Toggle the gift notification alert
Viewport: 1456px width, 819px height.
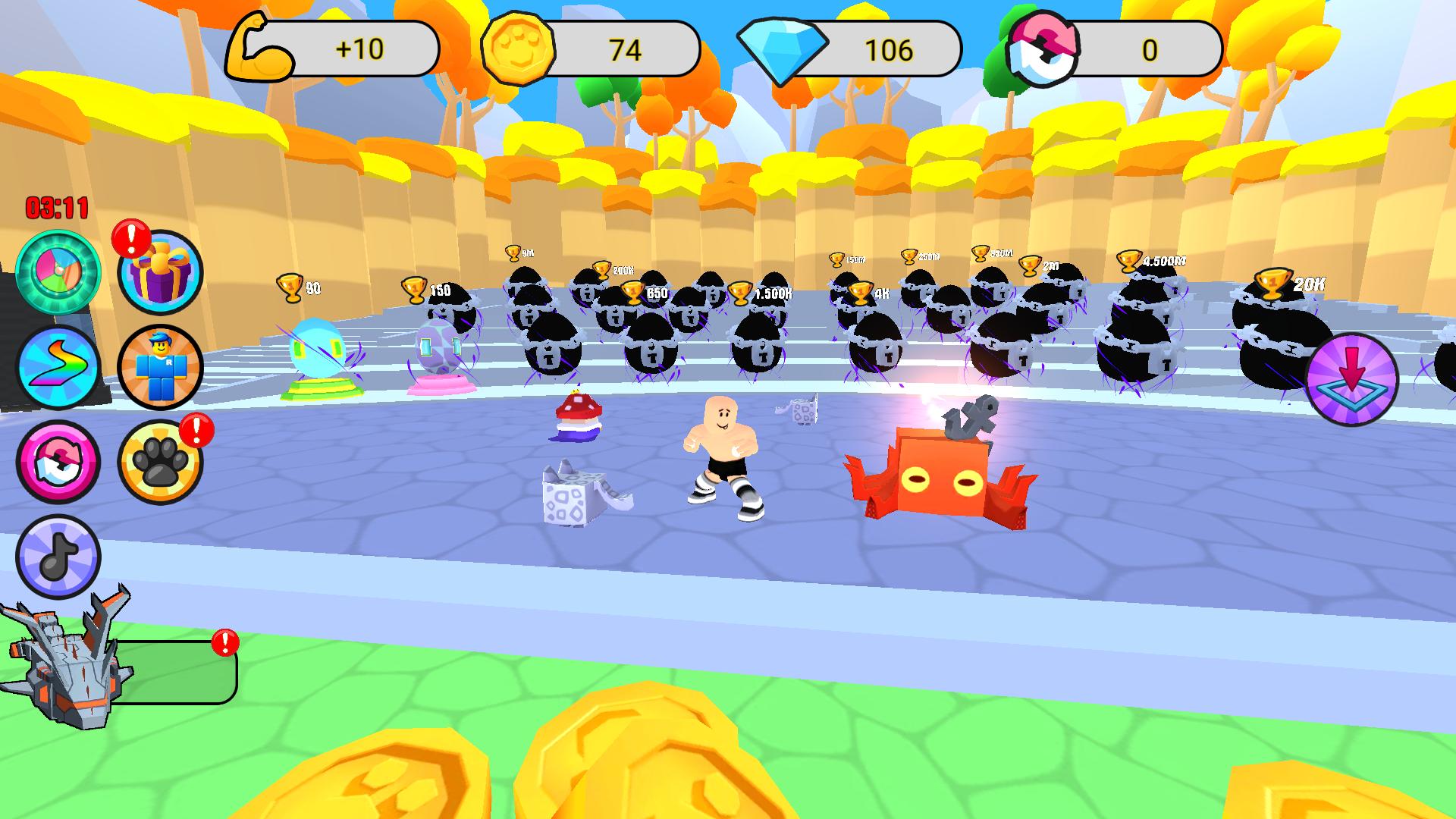[x=130, y=241]
